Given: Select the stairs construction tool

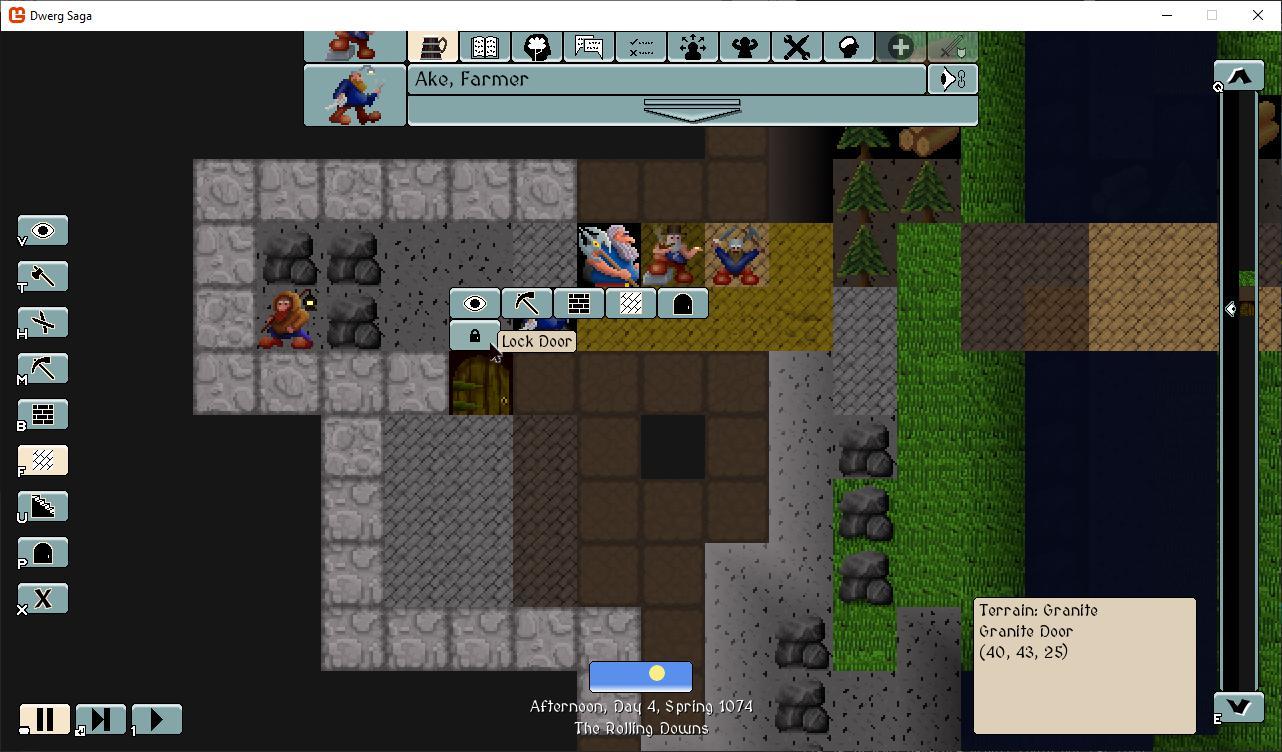Looking at the screenshot, I should click(43, 506).
